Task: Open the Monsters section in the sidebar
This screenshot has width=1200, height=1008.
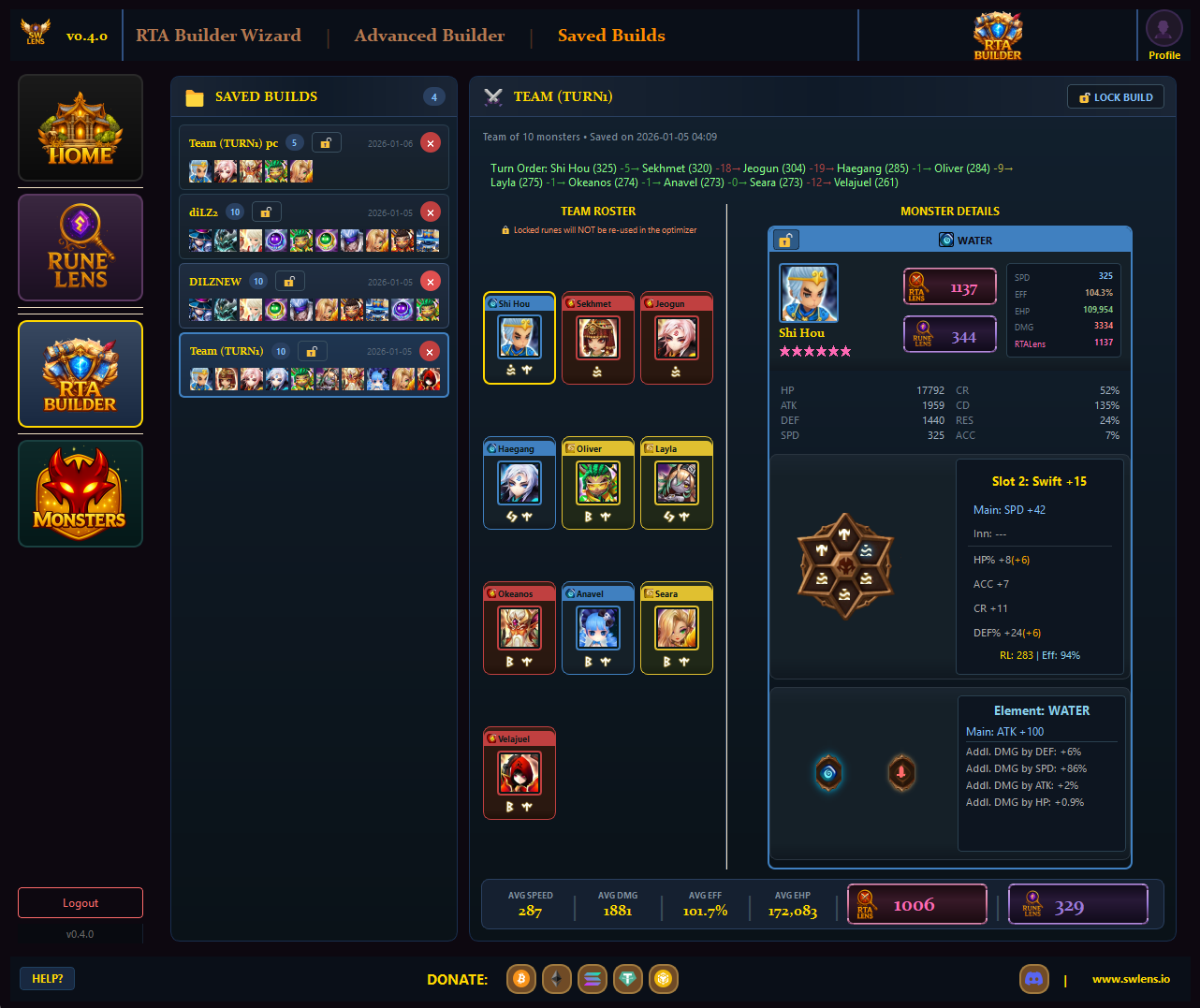Action: tap(80, 493)
